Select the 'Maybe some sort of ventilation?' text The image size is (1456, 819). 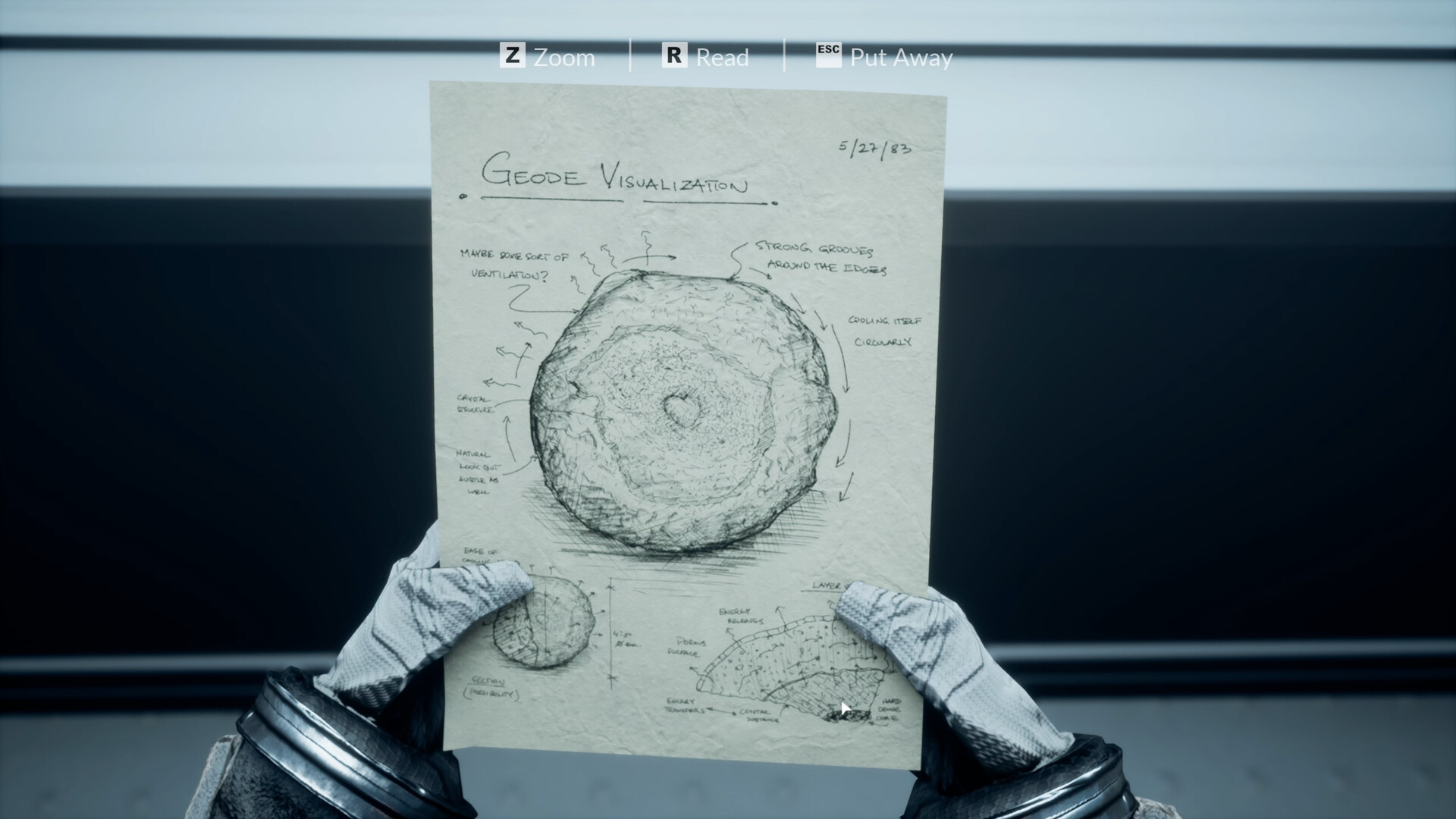514,265
